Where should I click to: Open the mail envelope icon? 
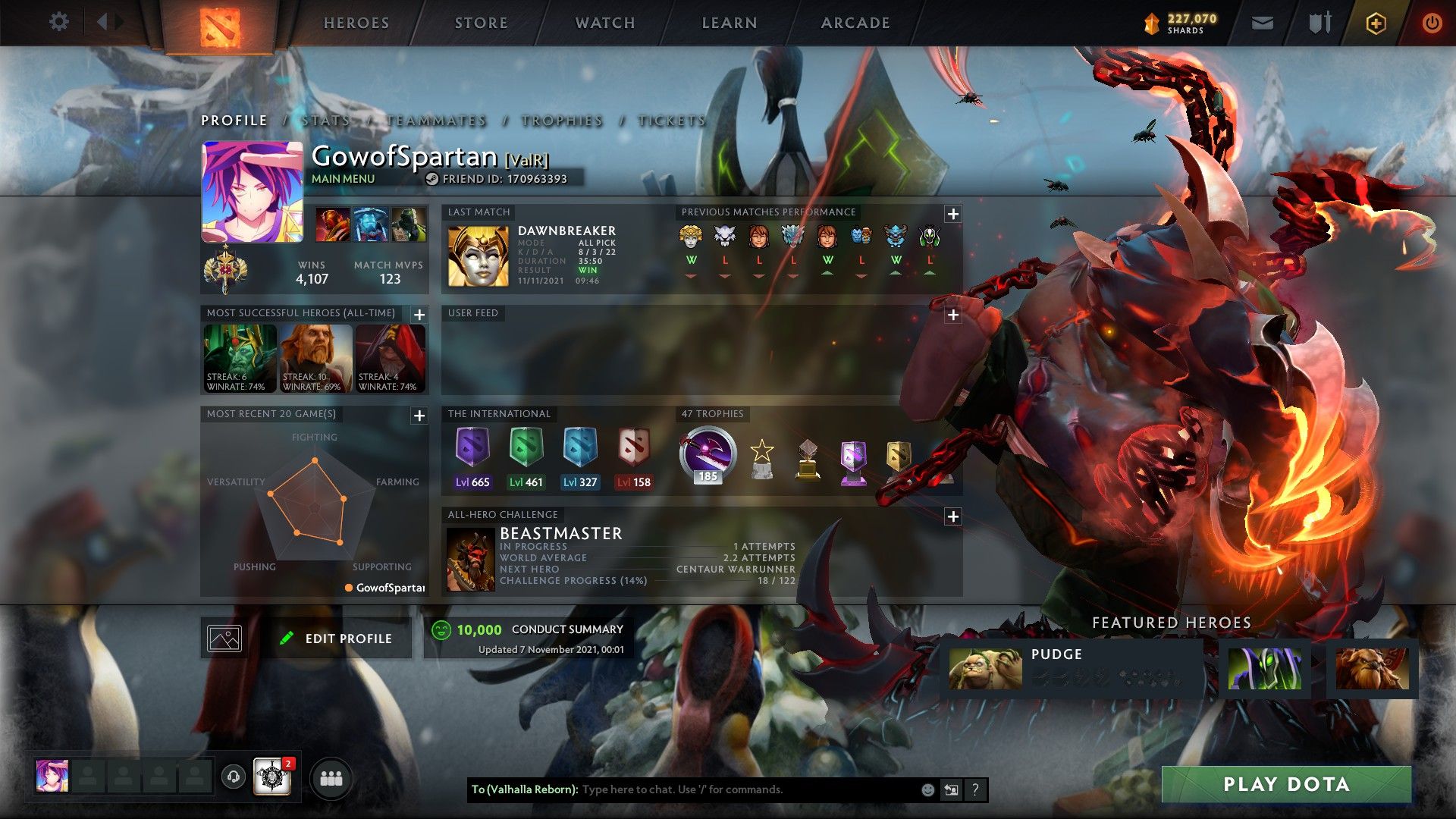click(x=1262, y=24)
